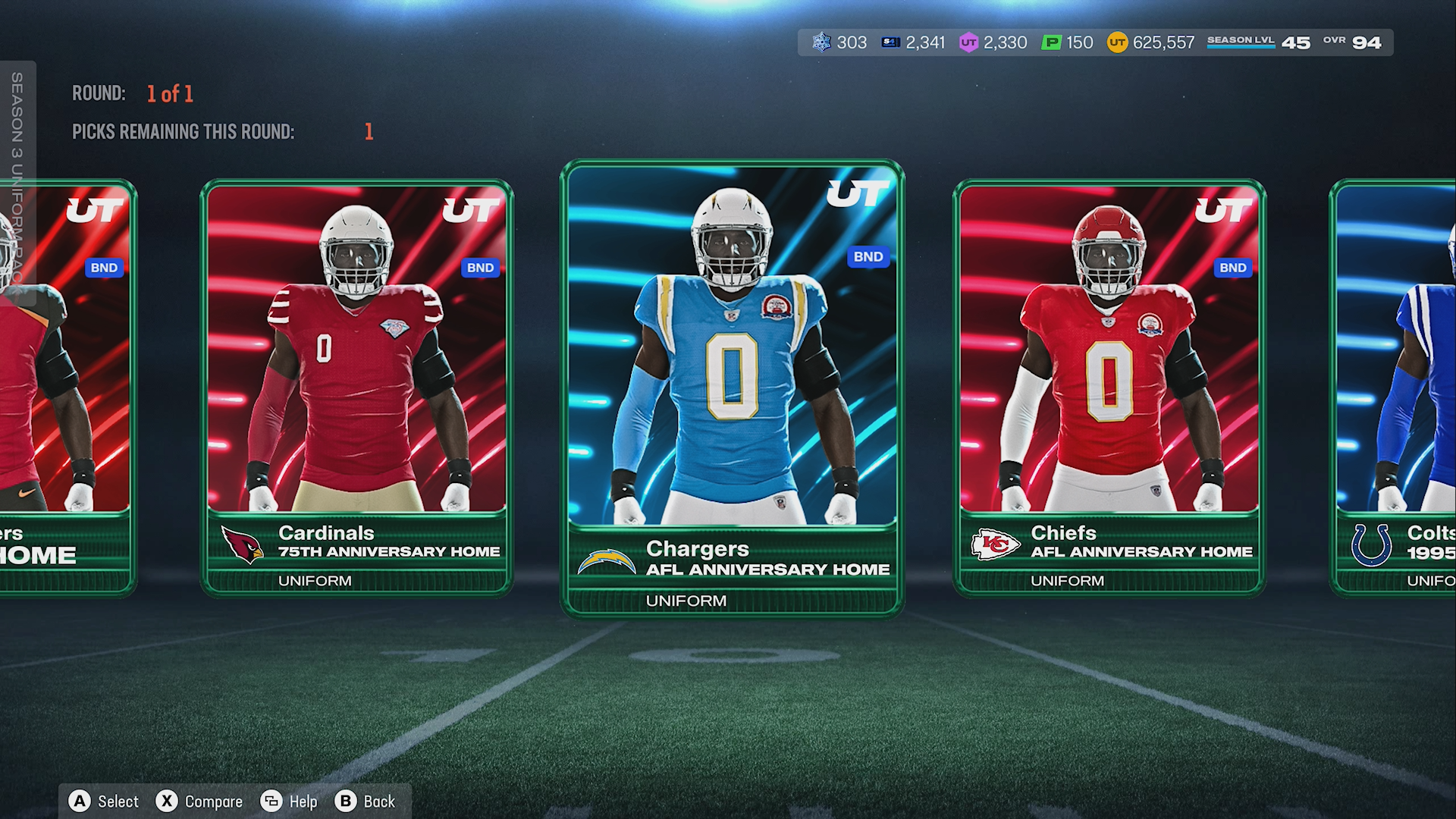Click the green points balance showing 150

coord(1067,42)
